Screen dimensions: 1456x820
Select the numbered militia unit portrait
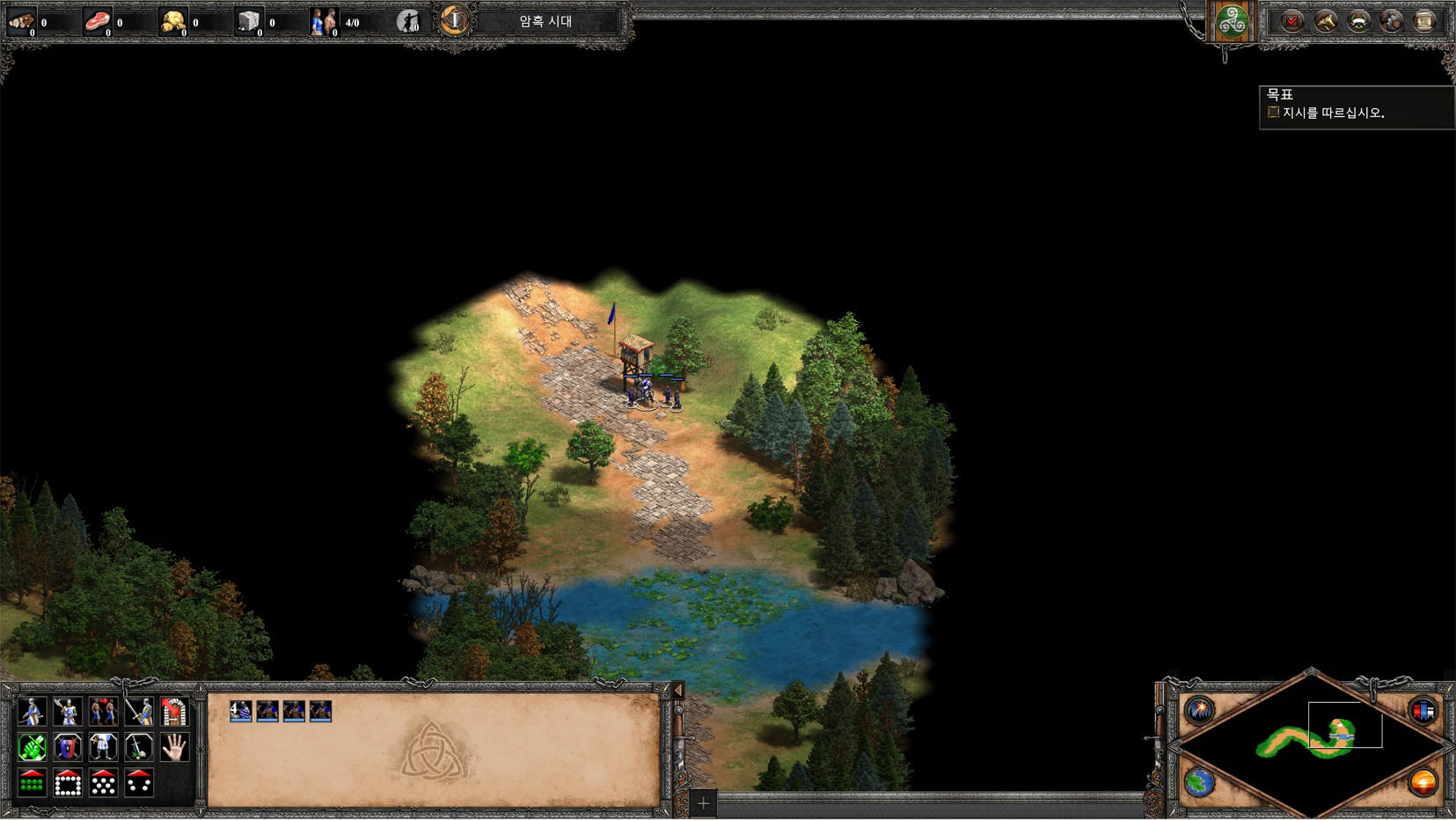240,711
